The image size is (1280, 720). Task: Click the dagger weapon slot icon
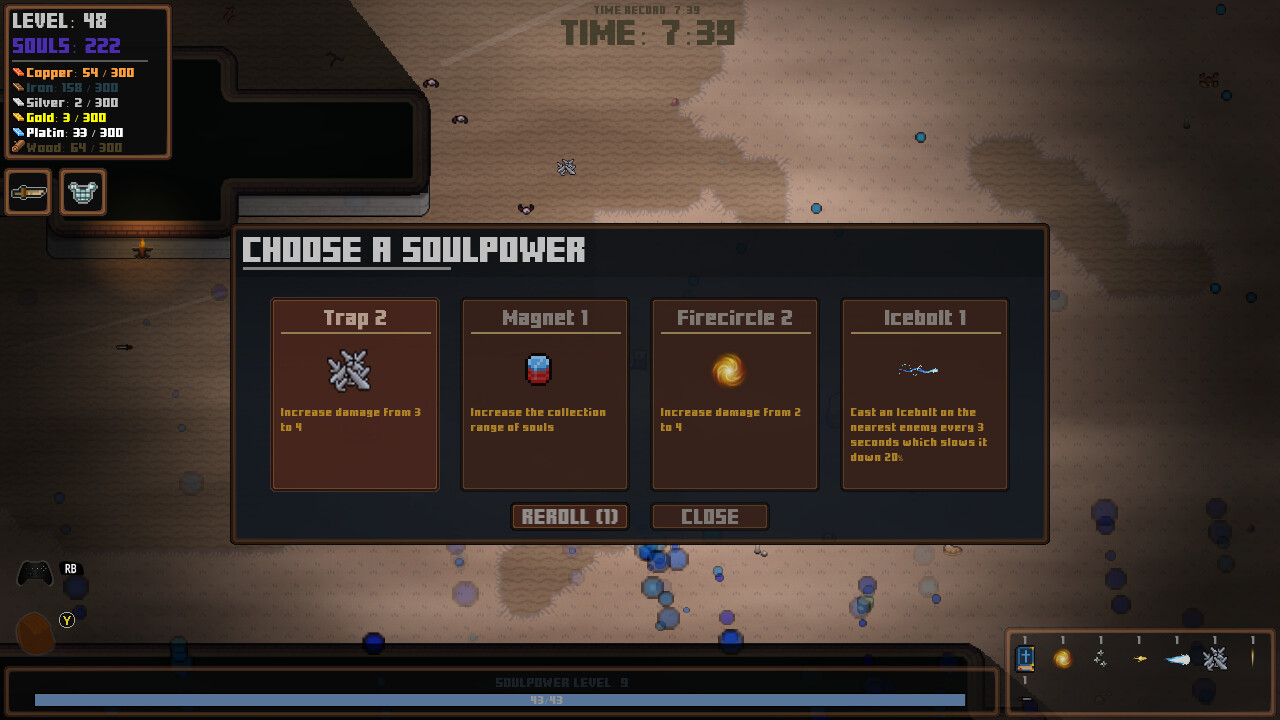[27, 192]
